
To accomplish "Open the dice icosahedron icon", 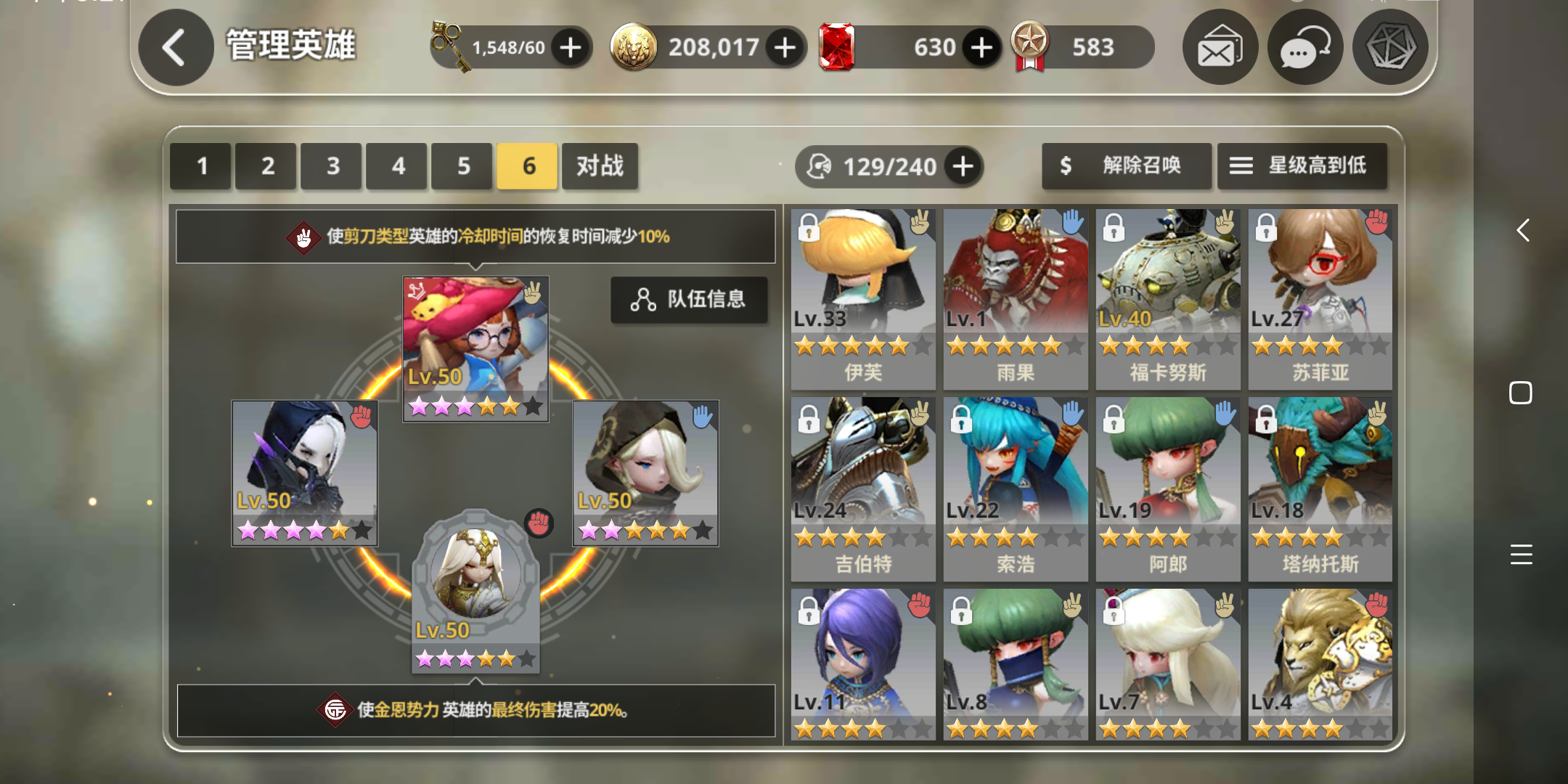I will point(1390,46).
